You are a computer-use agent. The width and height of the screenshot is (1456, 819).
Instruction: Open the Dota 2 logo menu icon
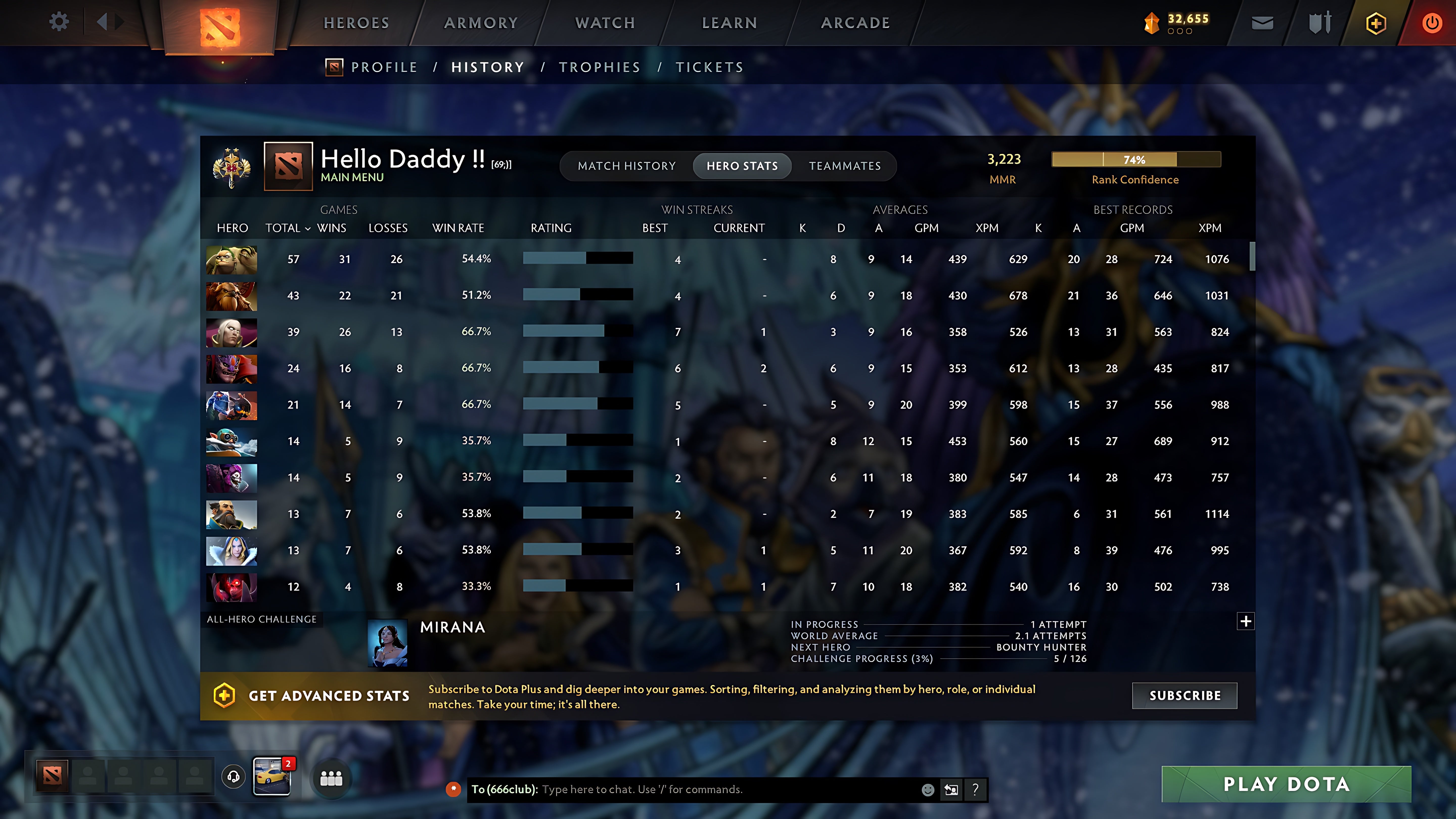pos(220,27)
